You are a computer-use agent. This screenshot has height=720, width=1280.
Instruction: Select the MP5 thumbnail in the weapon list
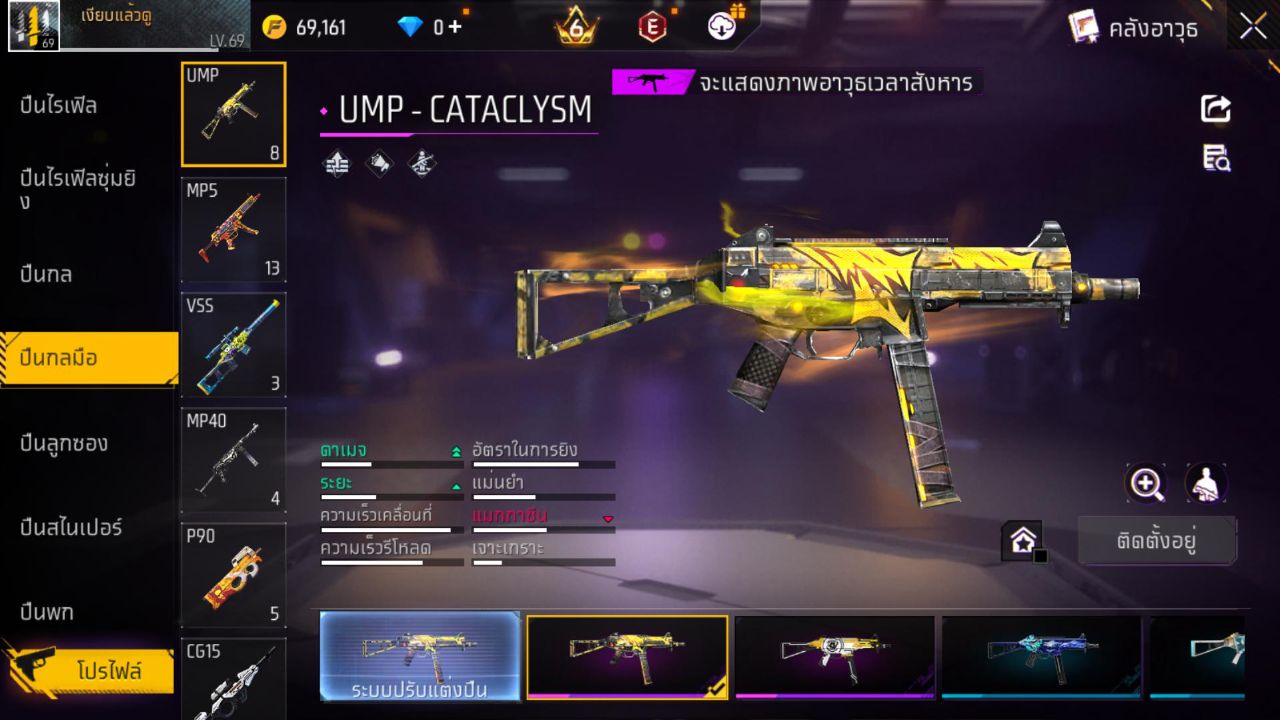(233, 230)
